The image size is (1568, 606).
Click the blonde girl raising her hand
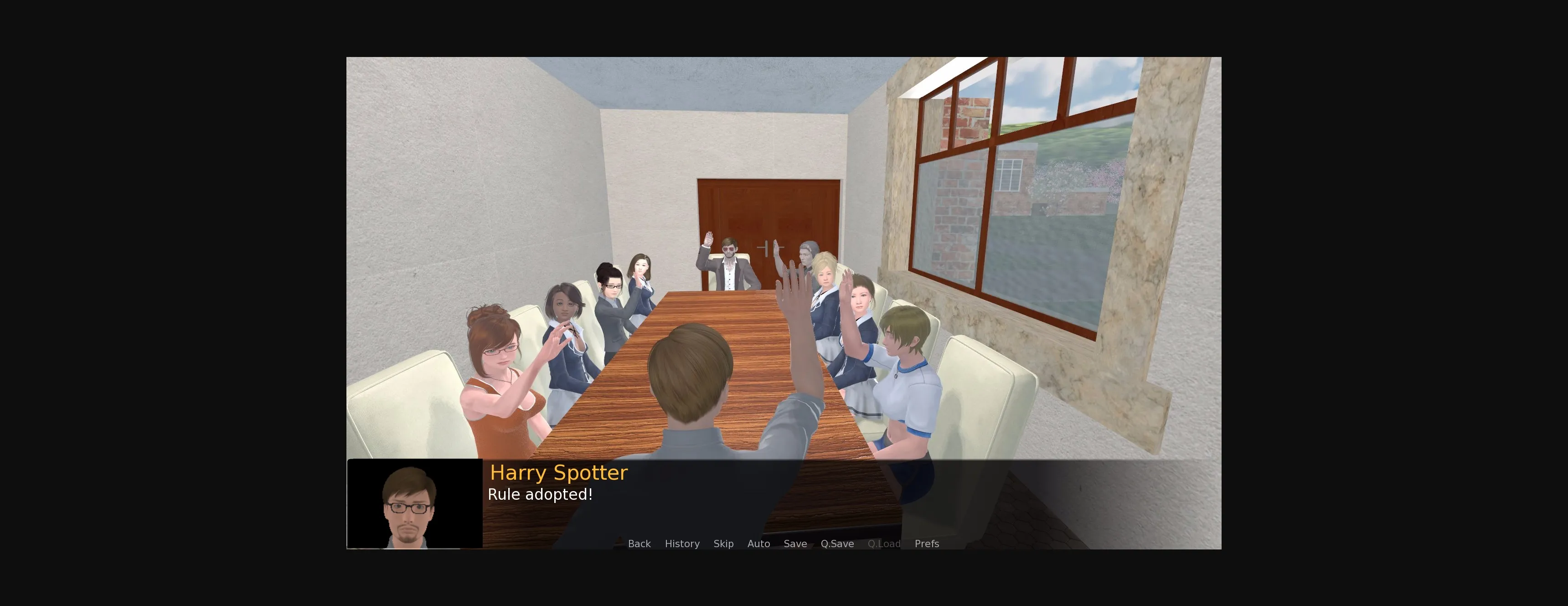(826, 280)
